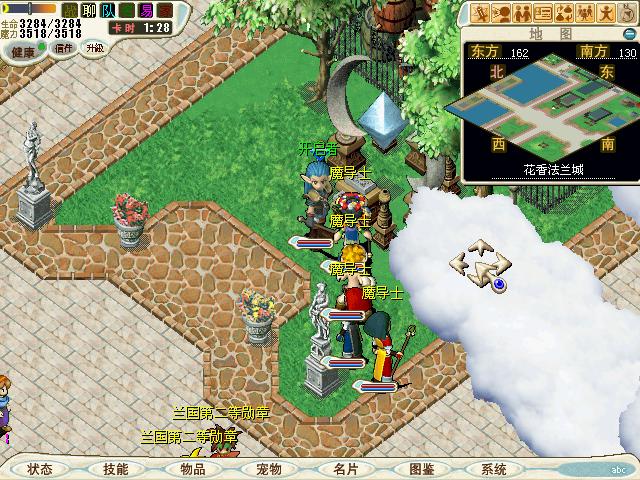Select the name card action icon
640x480 pixels.
point(543,13)
